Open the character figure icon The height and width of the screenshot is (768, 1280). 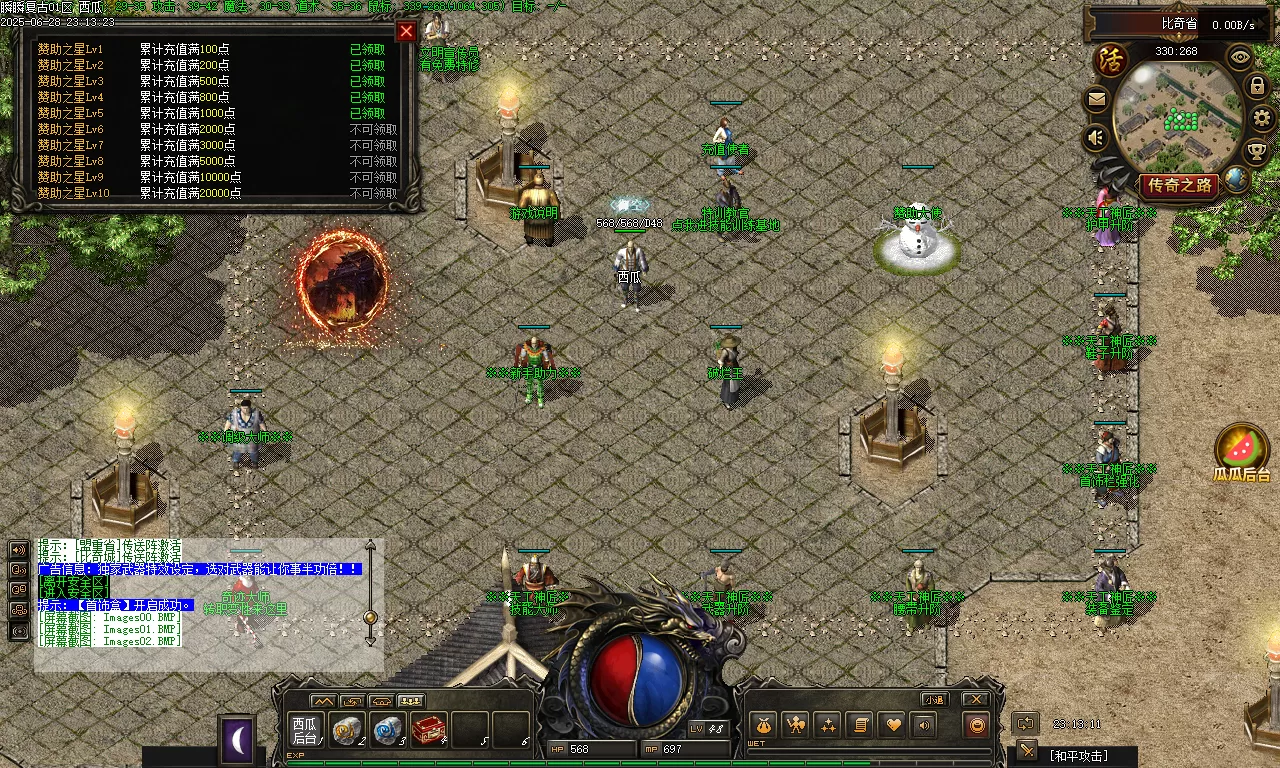(795, 726)
